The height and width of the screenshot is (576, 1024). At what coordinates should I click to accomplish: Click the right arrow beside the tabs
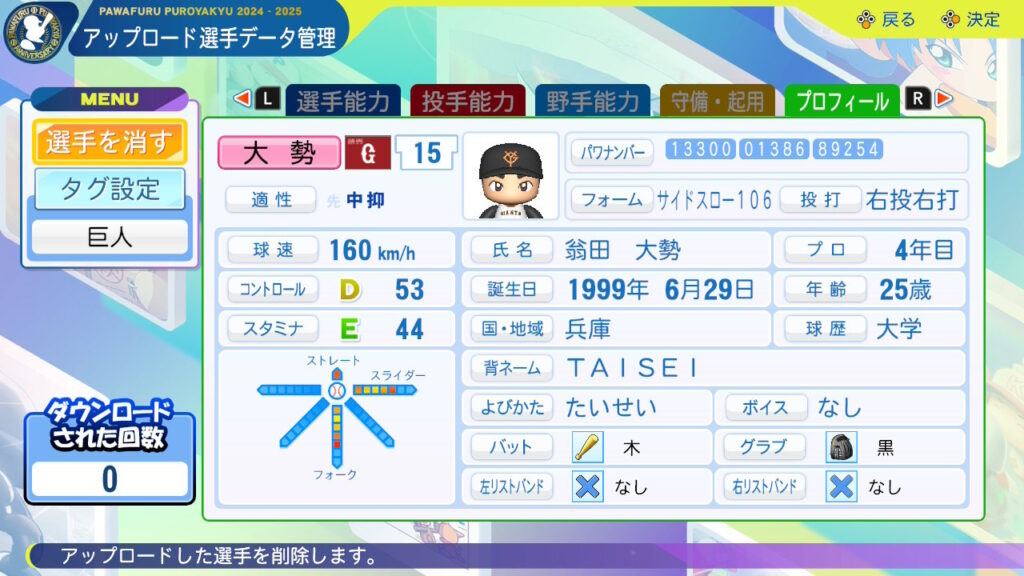pos(943,99)
